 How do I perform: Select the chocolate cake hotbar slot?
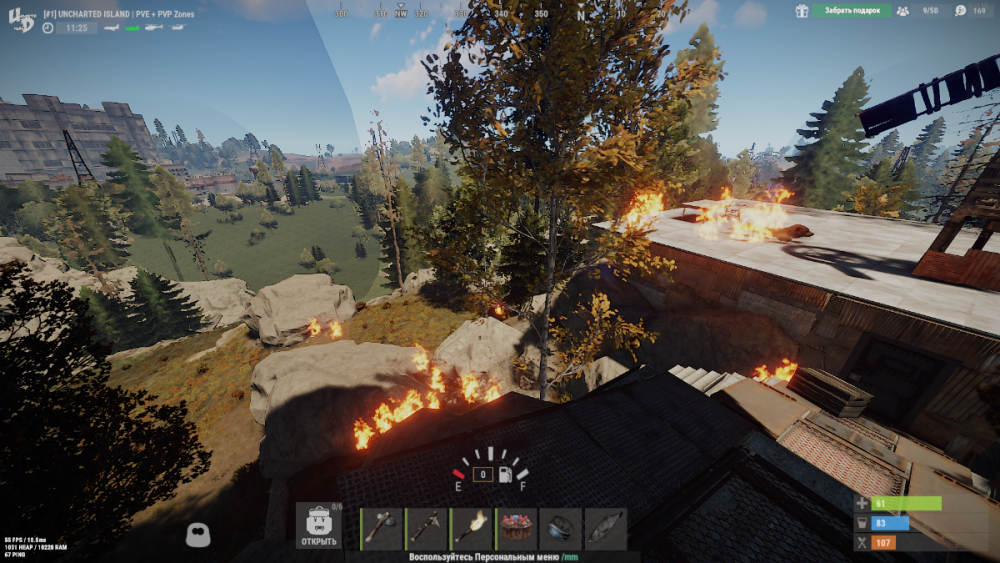[516, 529]
